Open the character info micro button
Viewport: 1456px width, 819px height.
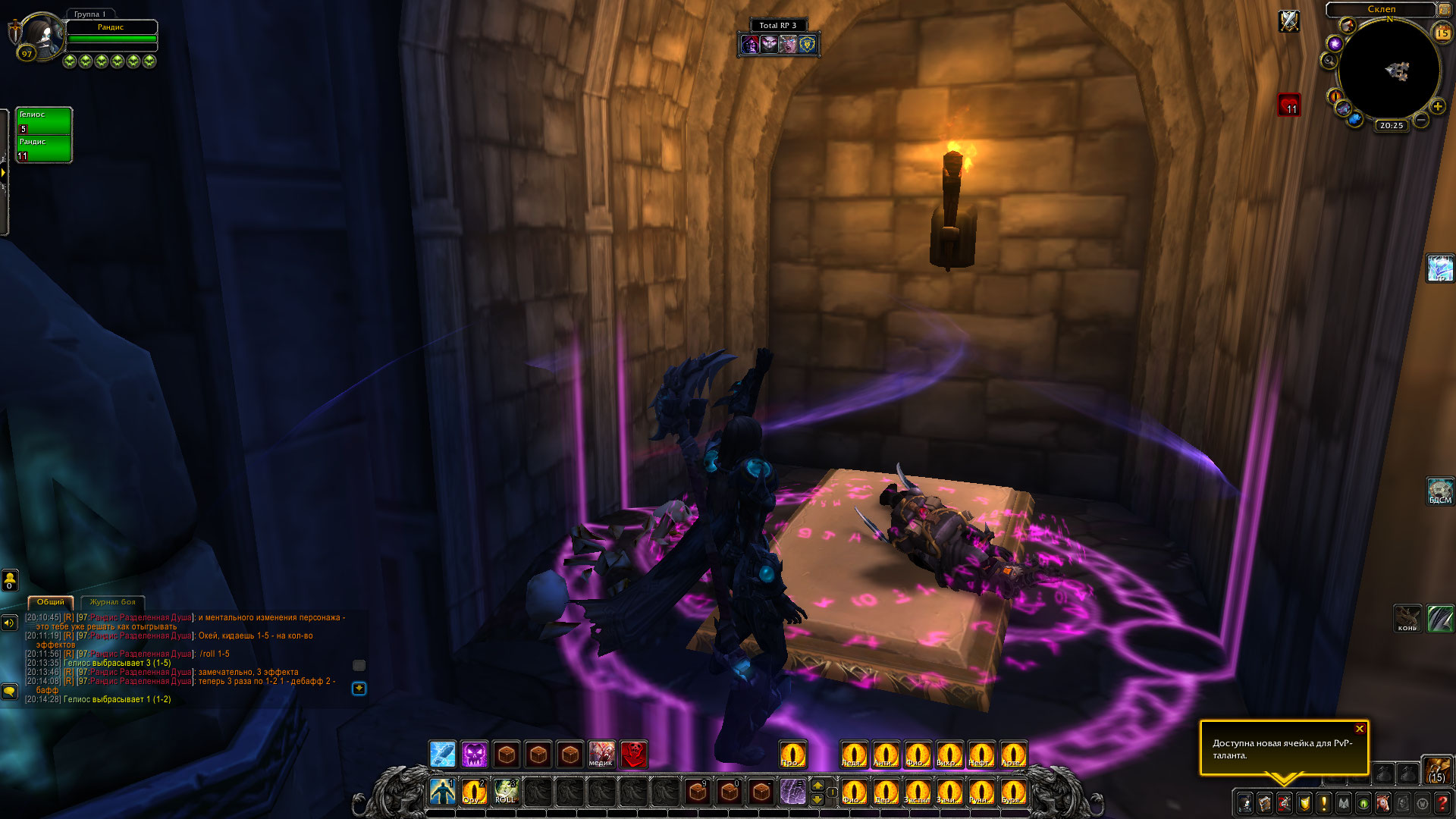click(1245, 802)
